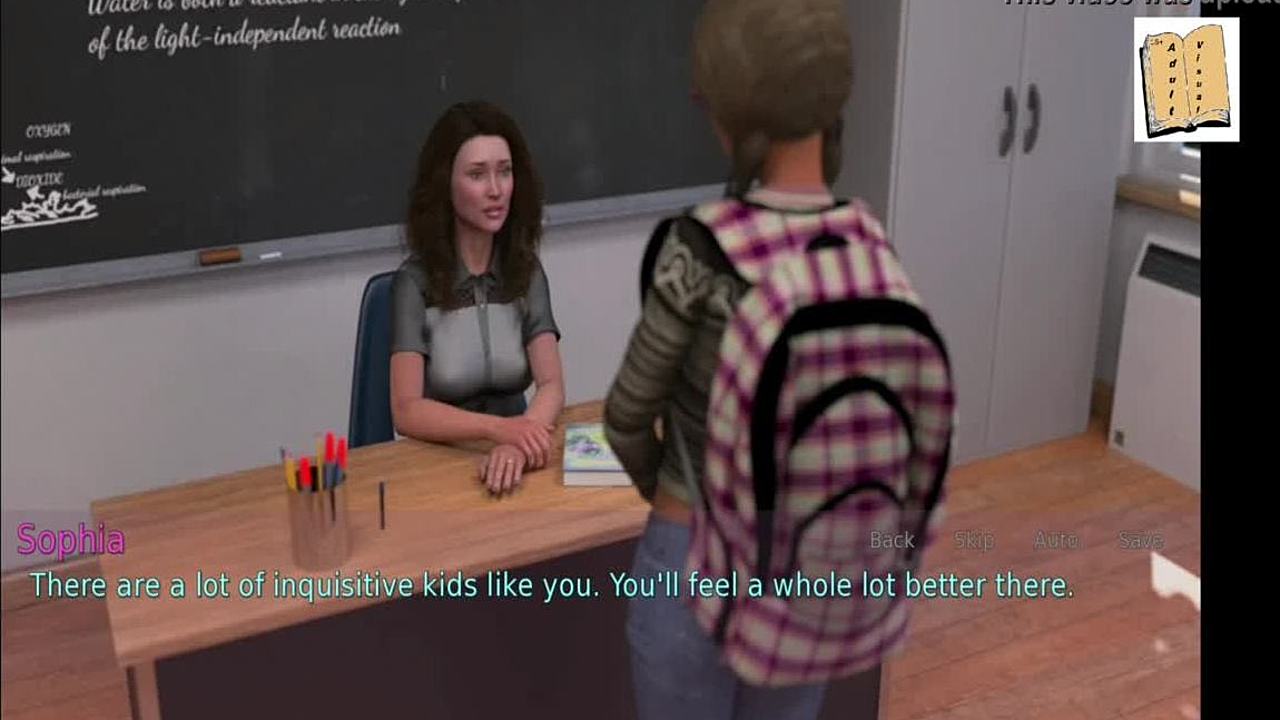Go Back to previous dialogue line
1280x720 pixels.
click(892, 540)
